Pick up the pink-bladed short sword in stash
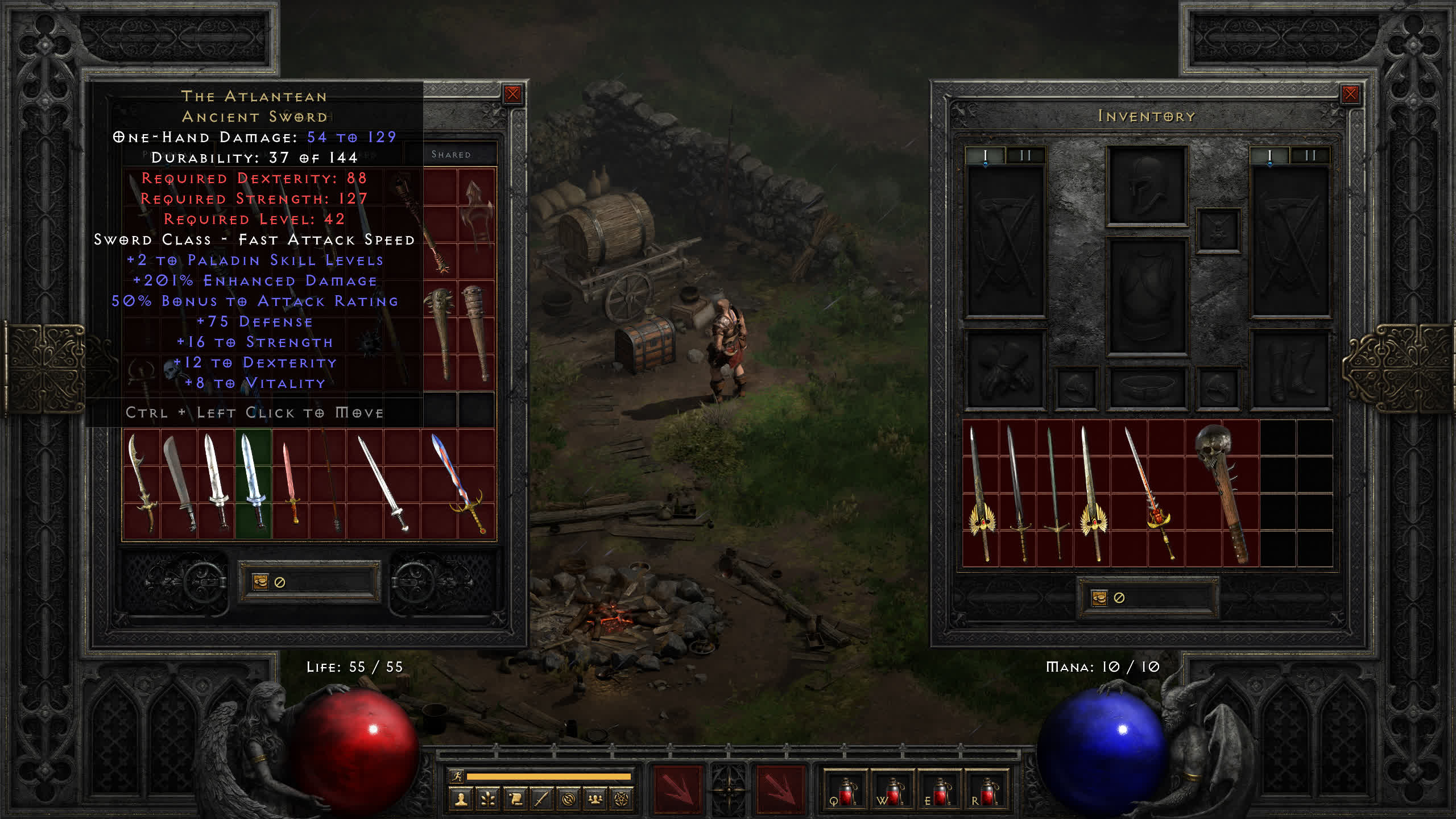This screenshot has width=1456, height=819. (290, 483)
